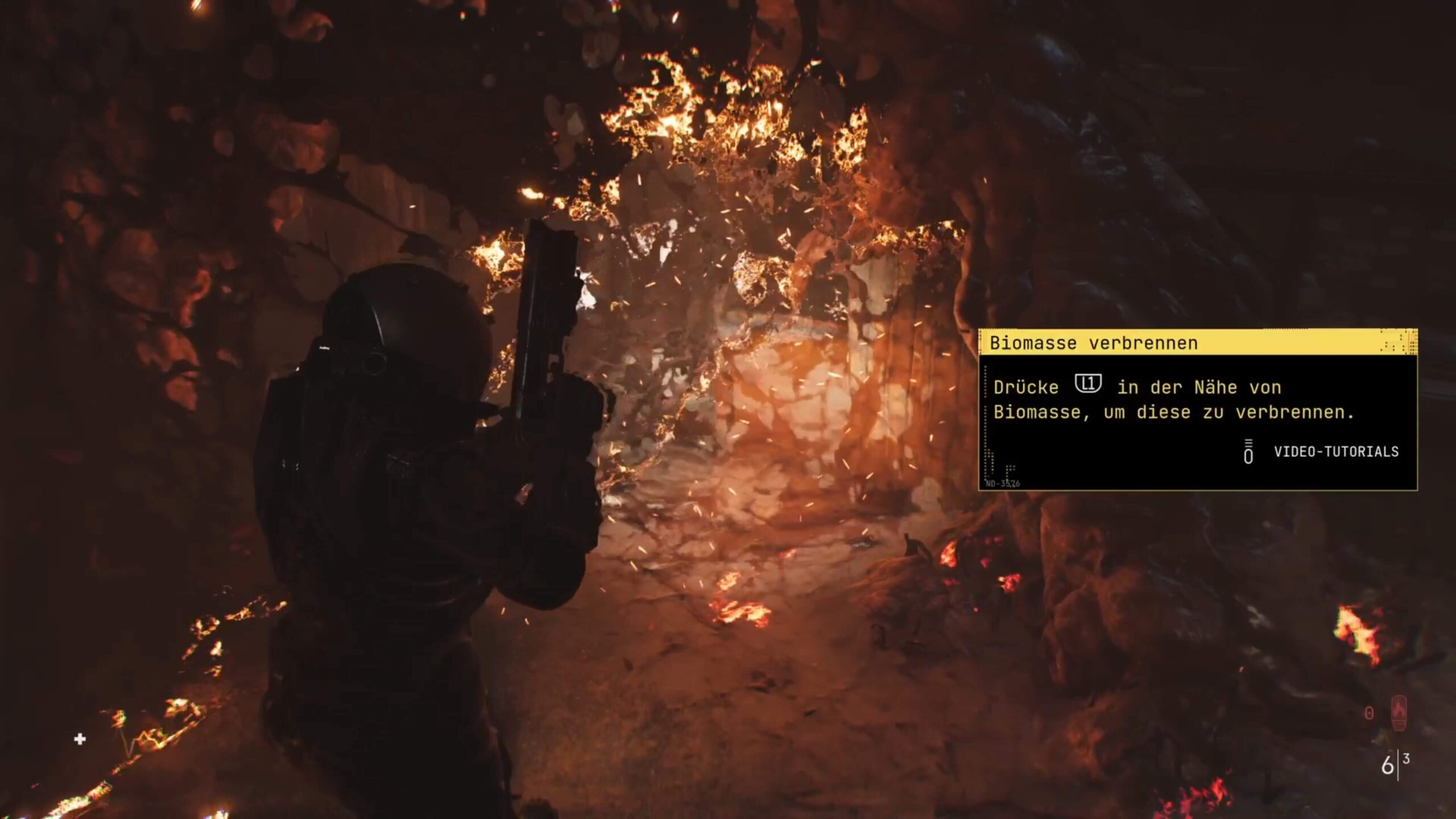This screenshot has height=819, width=1456.
Task: Open the Video-Tutorials link
Action: 1335,452
